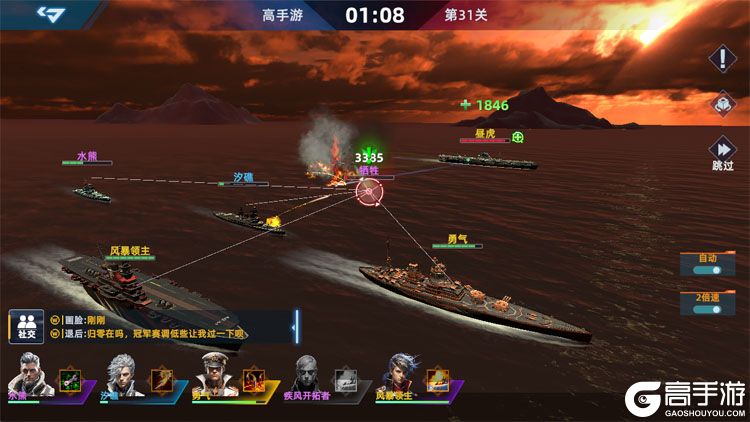Click the back arrow button

(49, 14)
